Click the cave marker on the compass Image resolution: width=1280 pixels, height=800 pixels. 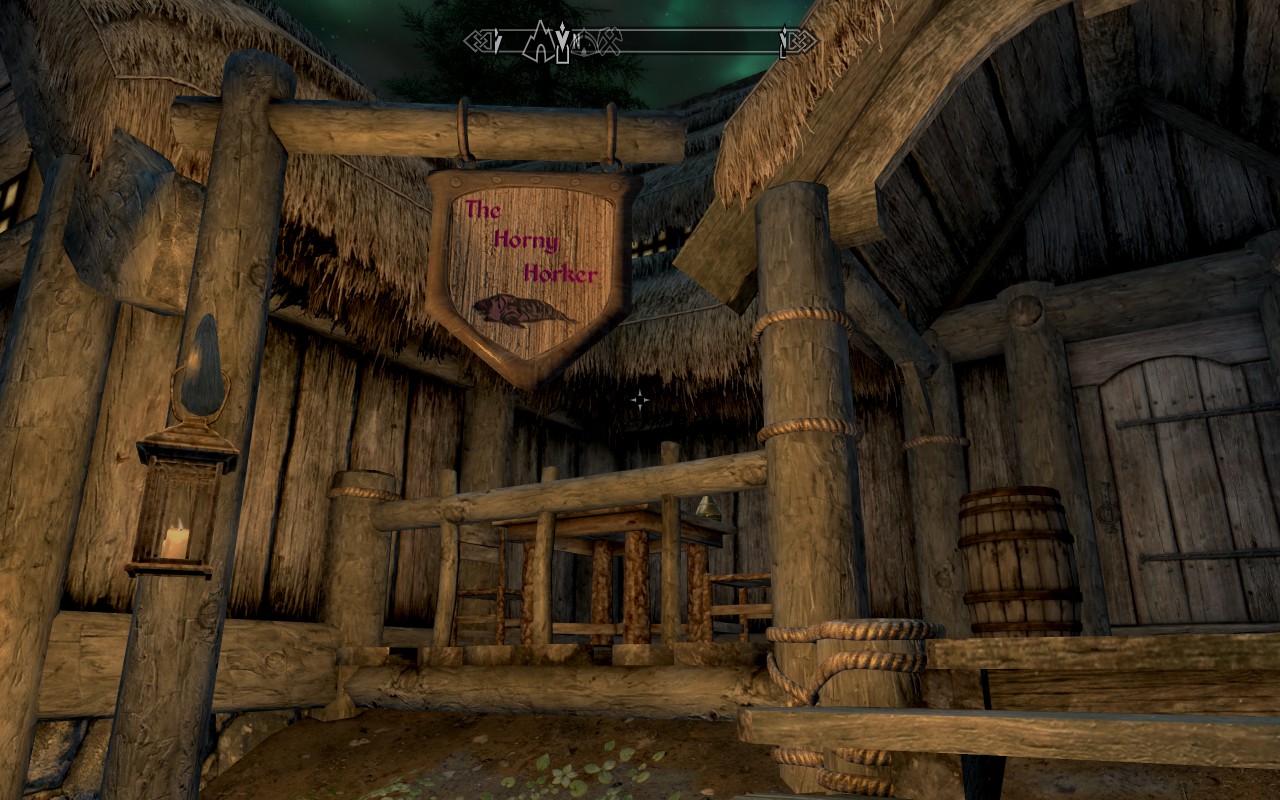tap(540, 40)
